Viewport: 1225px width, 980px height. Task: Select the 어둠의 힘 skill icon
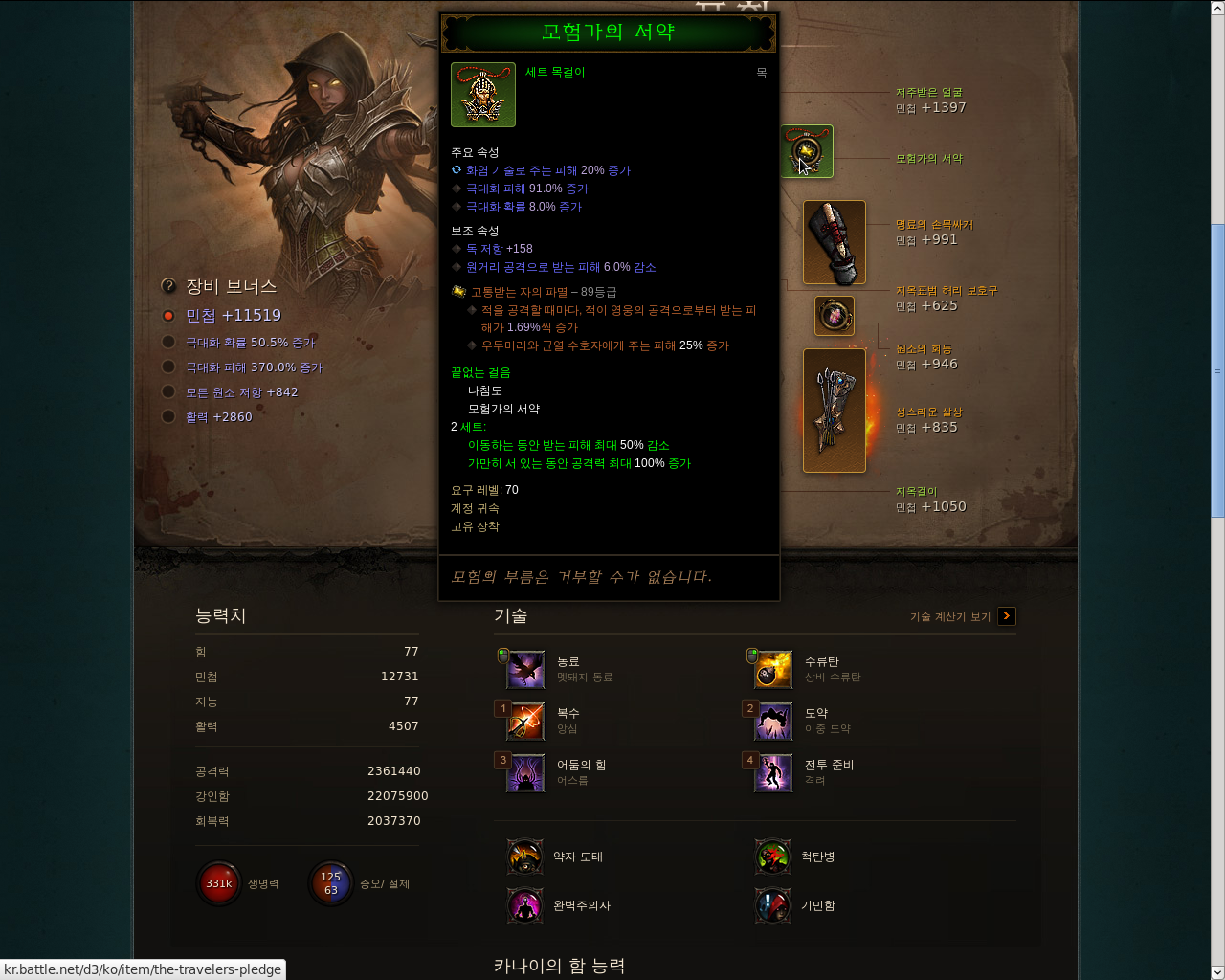coord(524,772)
